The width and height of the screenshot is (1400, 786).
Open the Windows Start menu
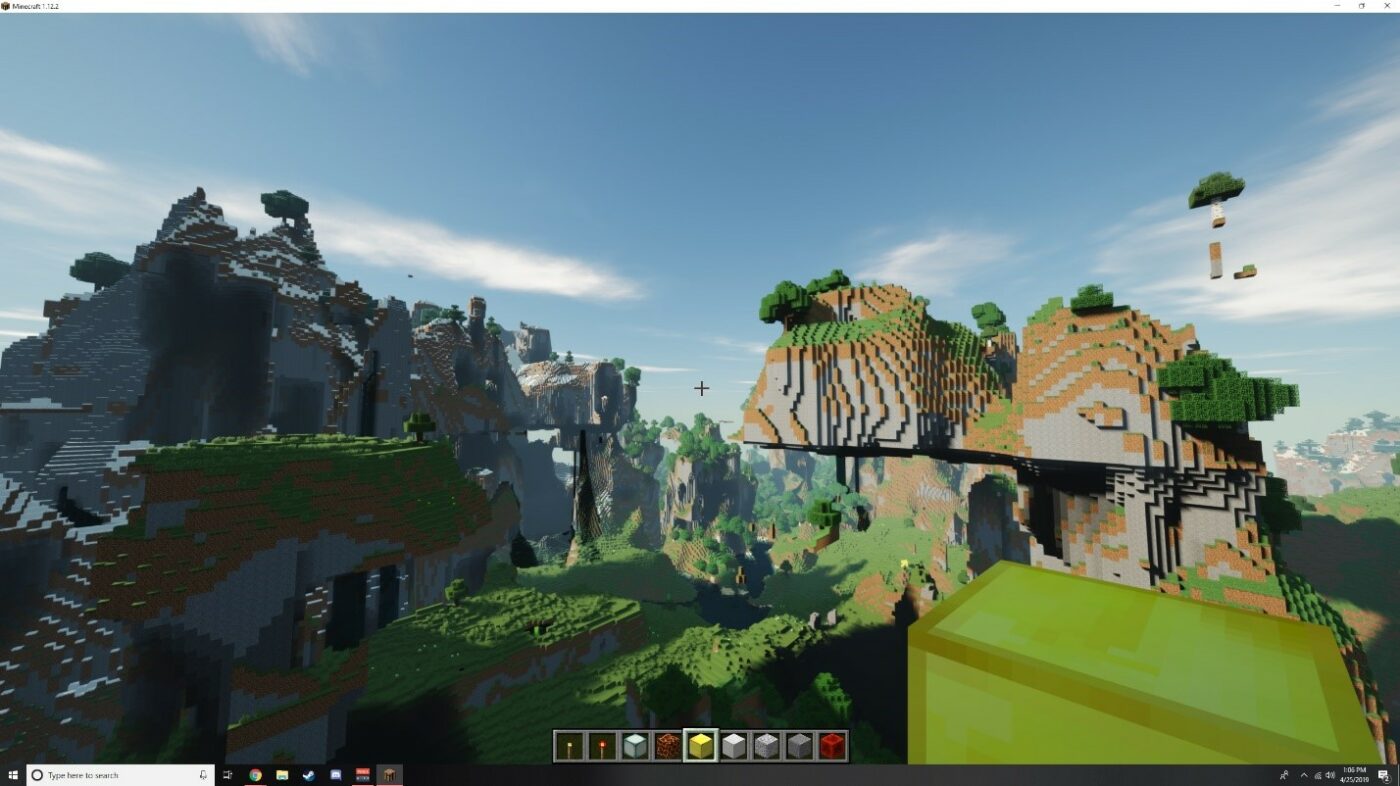(13, 774)
